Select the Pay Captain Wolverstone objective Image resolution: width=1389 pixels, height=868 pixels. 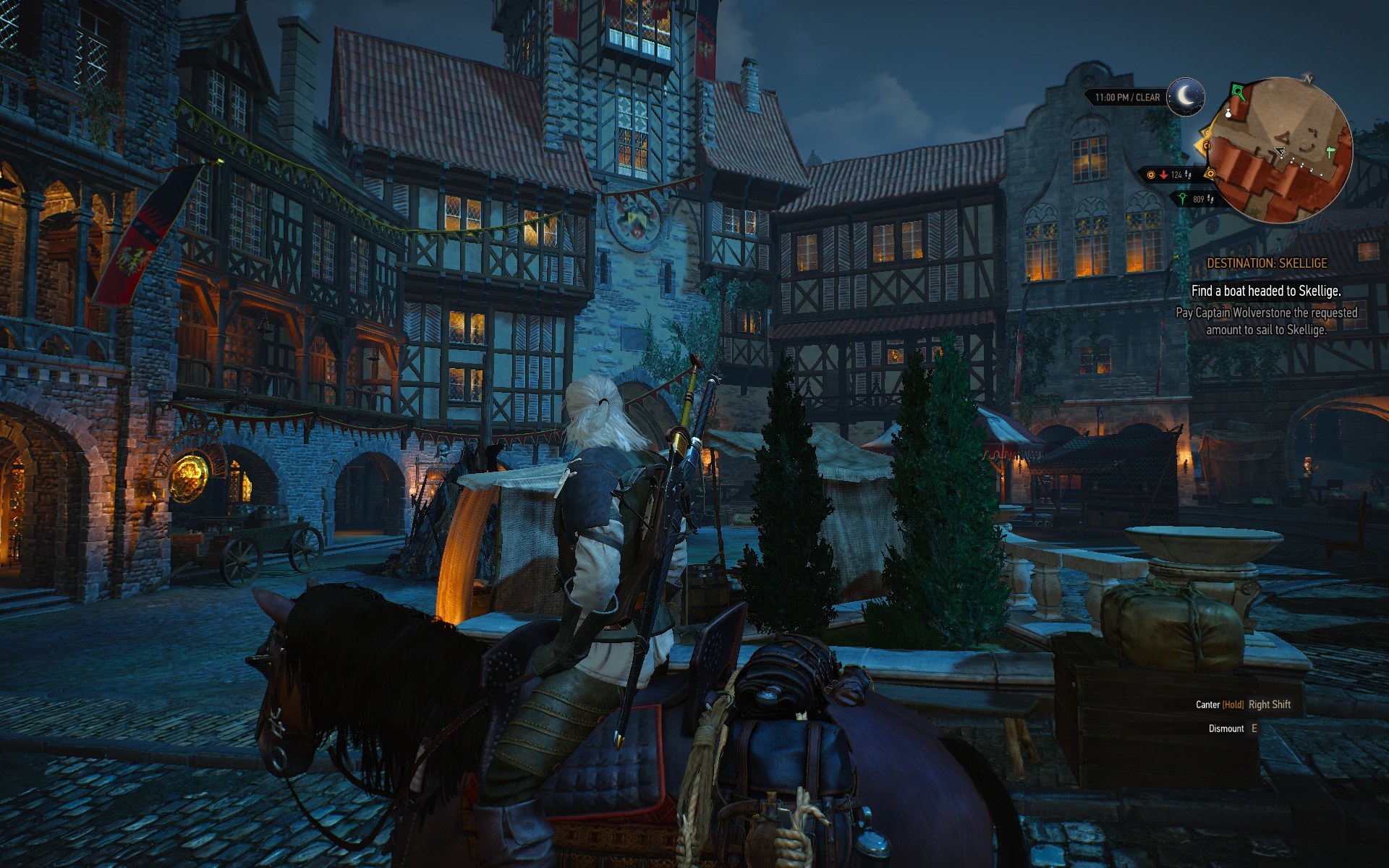tap(1266, 321)
